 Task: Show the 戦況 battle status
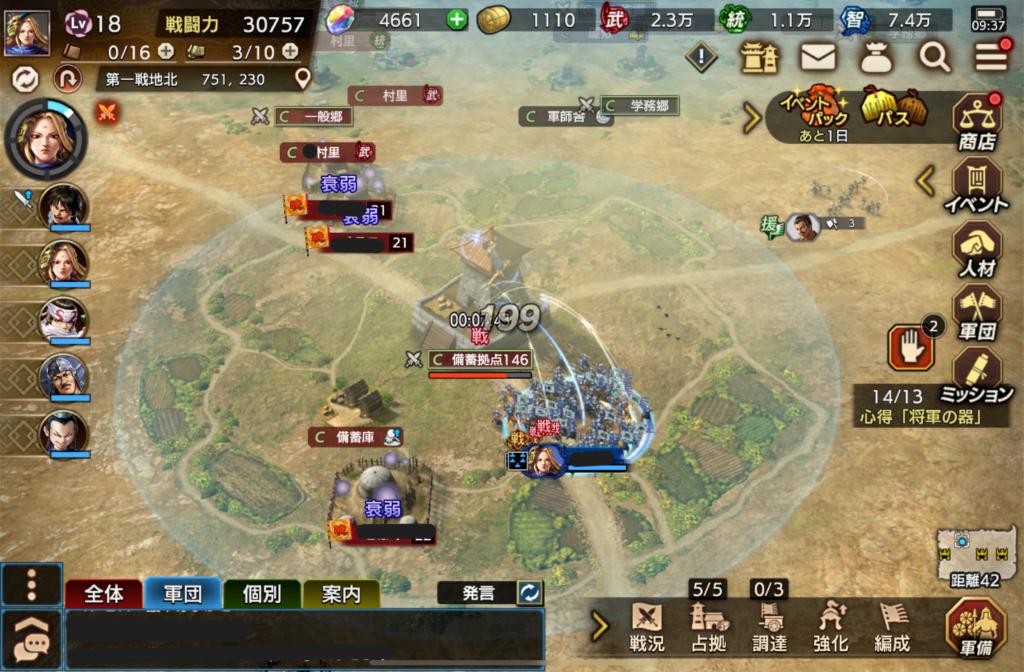[x=647, y=626]
